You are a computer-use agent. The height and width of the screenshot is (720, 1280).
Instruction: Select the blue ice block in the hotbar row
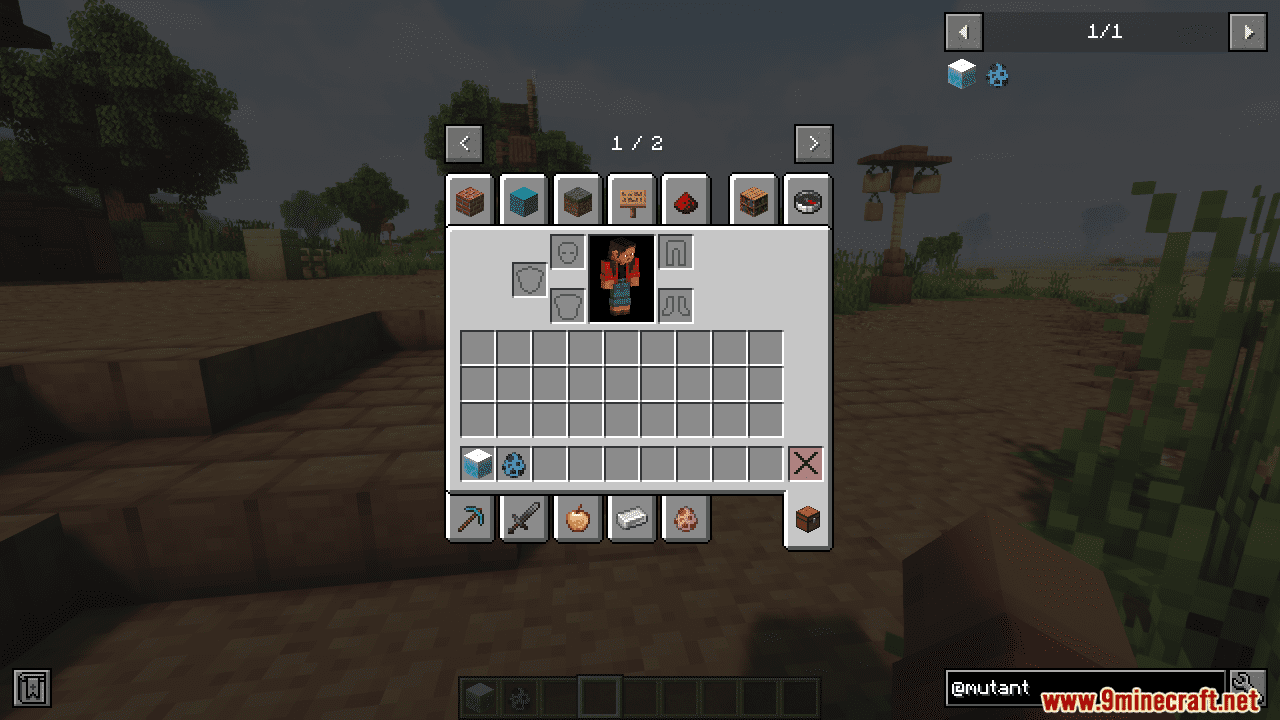[476, 462]
